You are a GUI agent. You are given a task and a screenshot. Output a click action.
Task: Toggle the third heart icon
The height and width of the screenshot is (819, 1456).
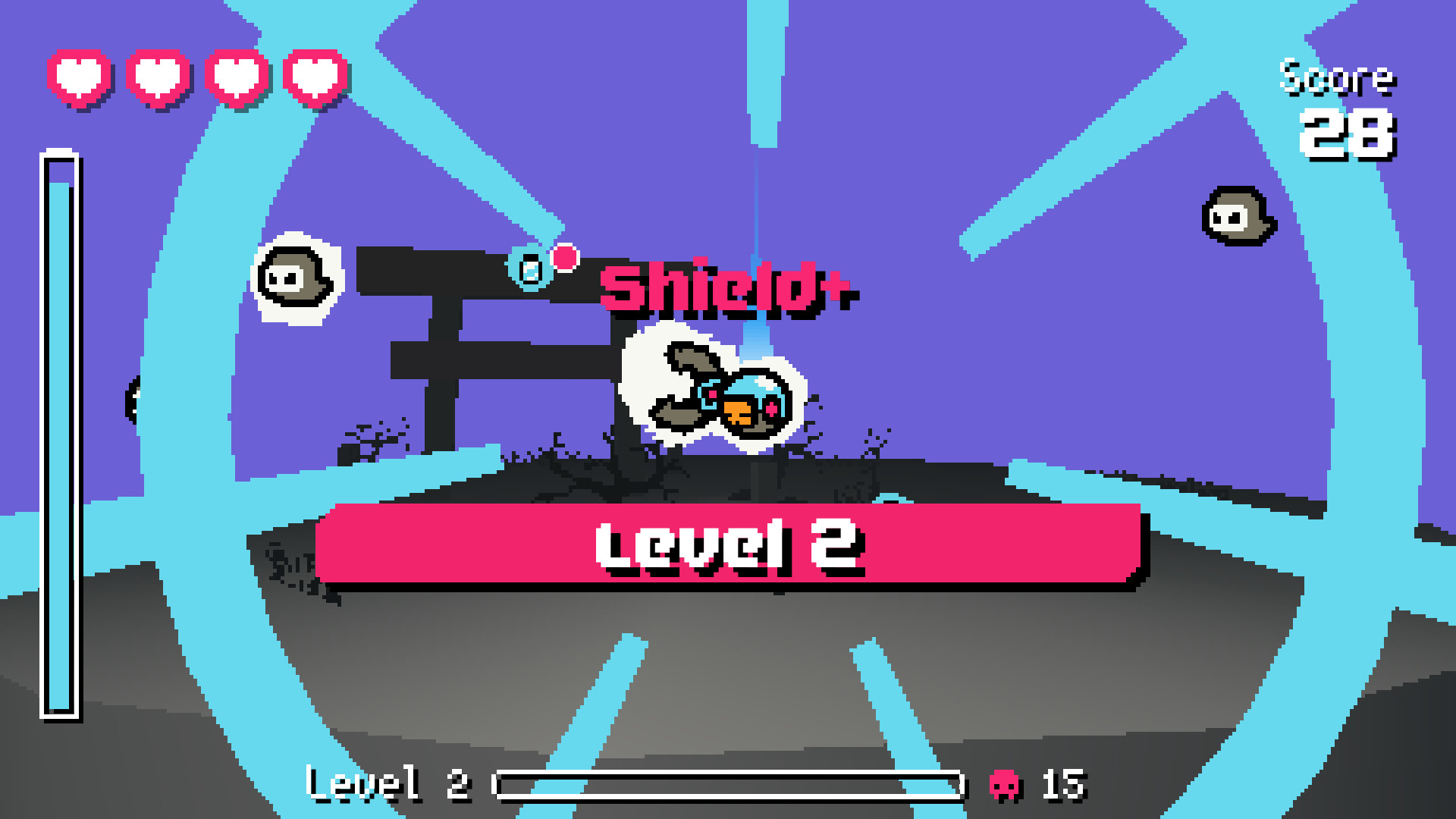click(235, 77)
